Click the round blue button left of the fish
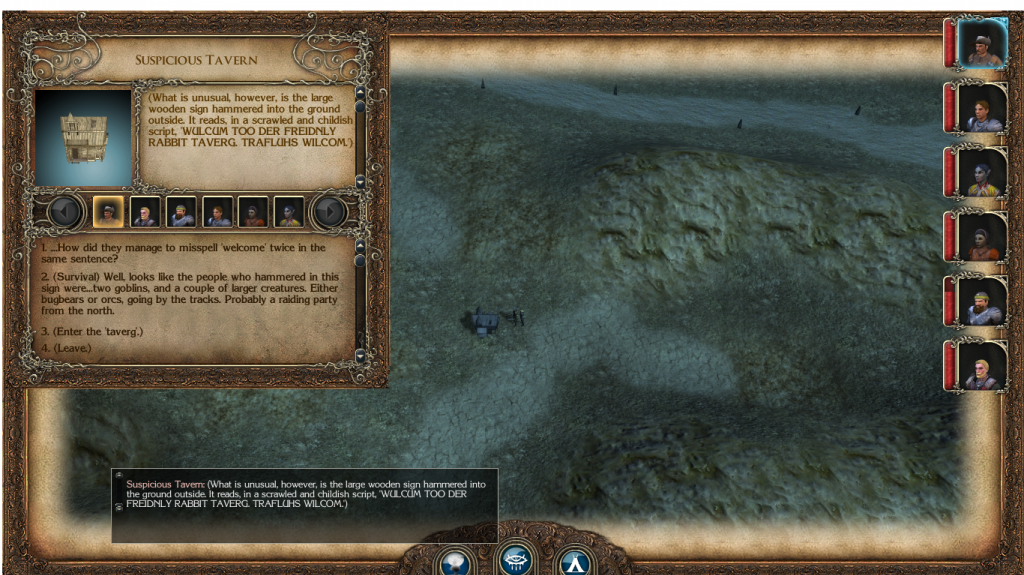 pos(454,562)
